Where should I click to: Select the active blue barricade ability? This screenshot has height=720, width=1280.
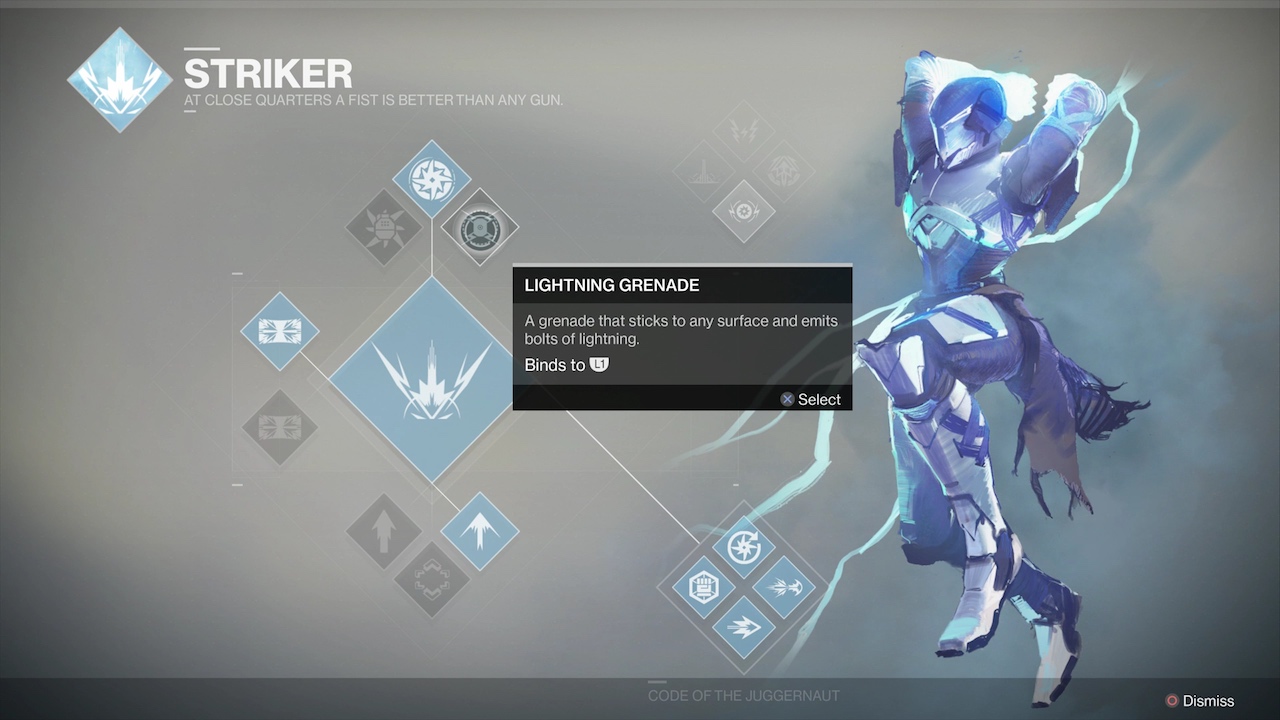pyautogui.click(x=280, y=331)
